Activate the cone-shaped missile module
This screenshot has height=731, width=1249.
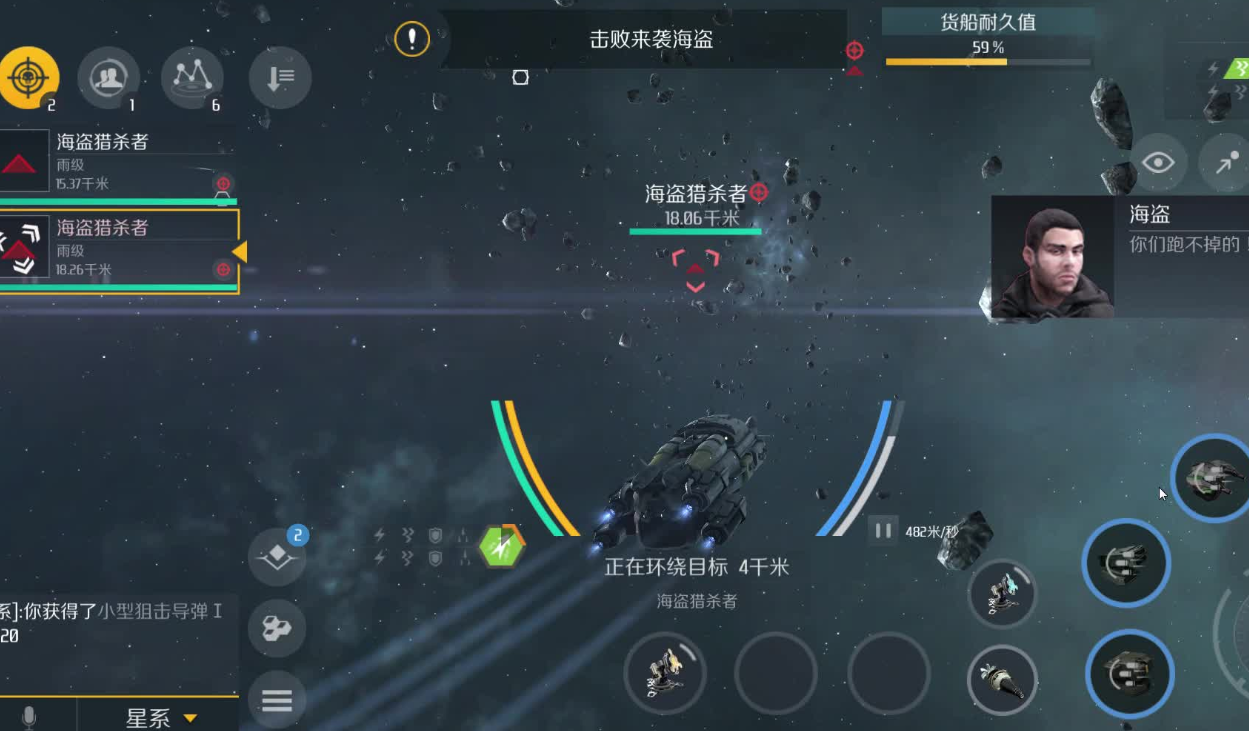point(1002,680)
